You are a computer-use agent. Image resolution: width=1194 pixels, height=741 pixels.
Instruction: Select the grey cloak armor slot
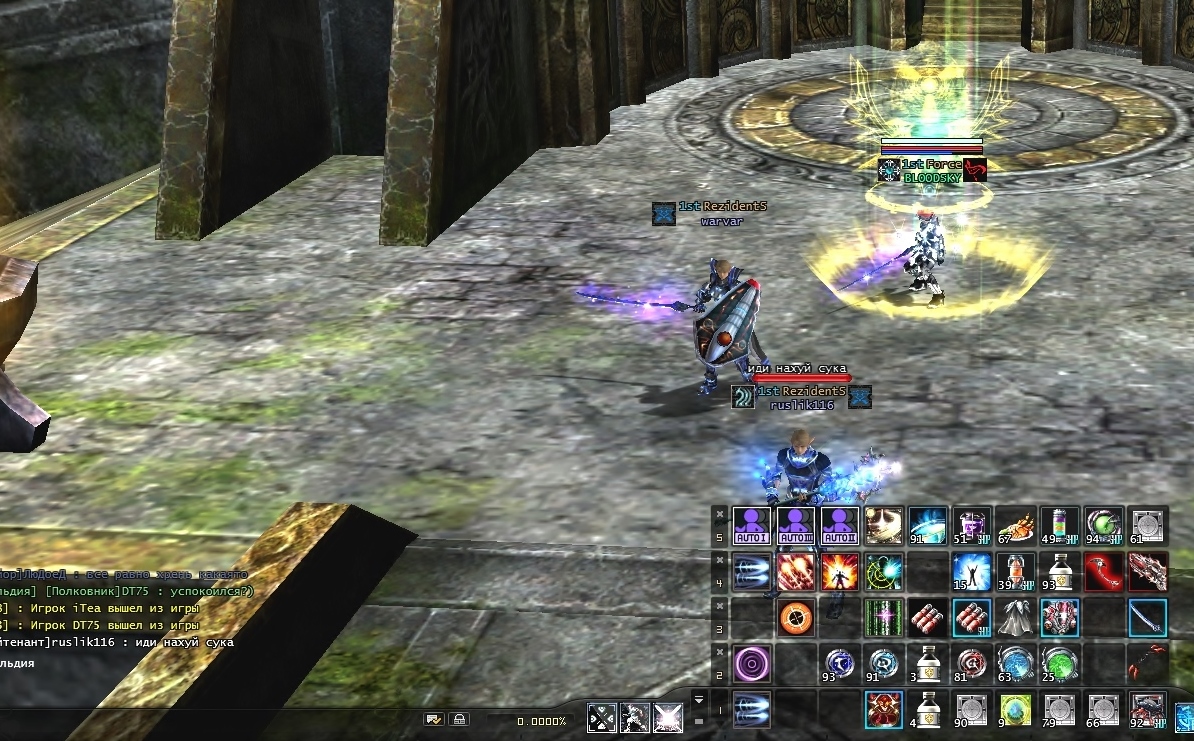(1016, 617)
